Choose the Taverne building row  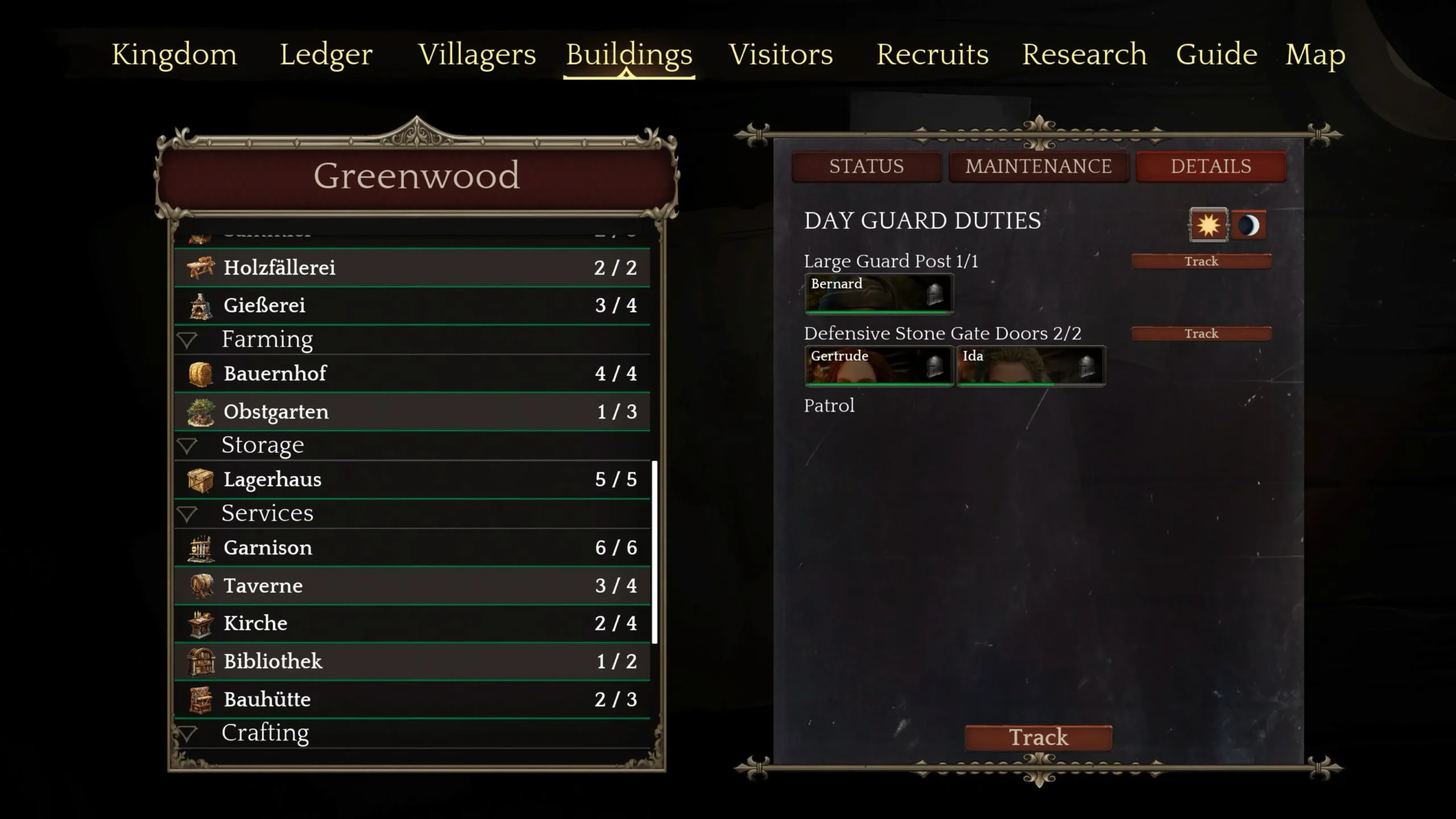click(412, 586)
